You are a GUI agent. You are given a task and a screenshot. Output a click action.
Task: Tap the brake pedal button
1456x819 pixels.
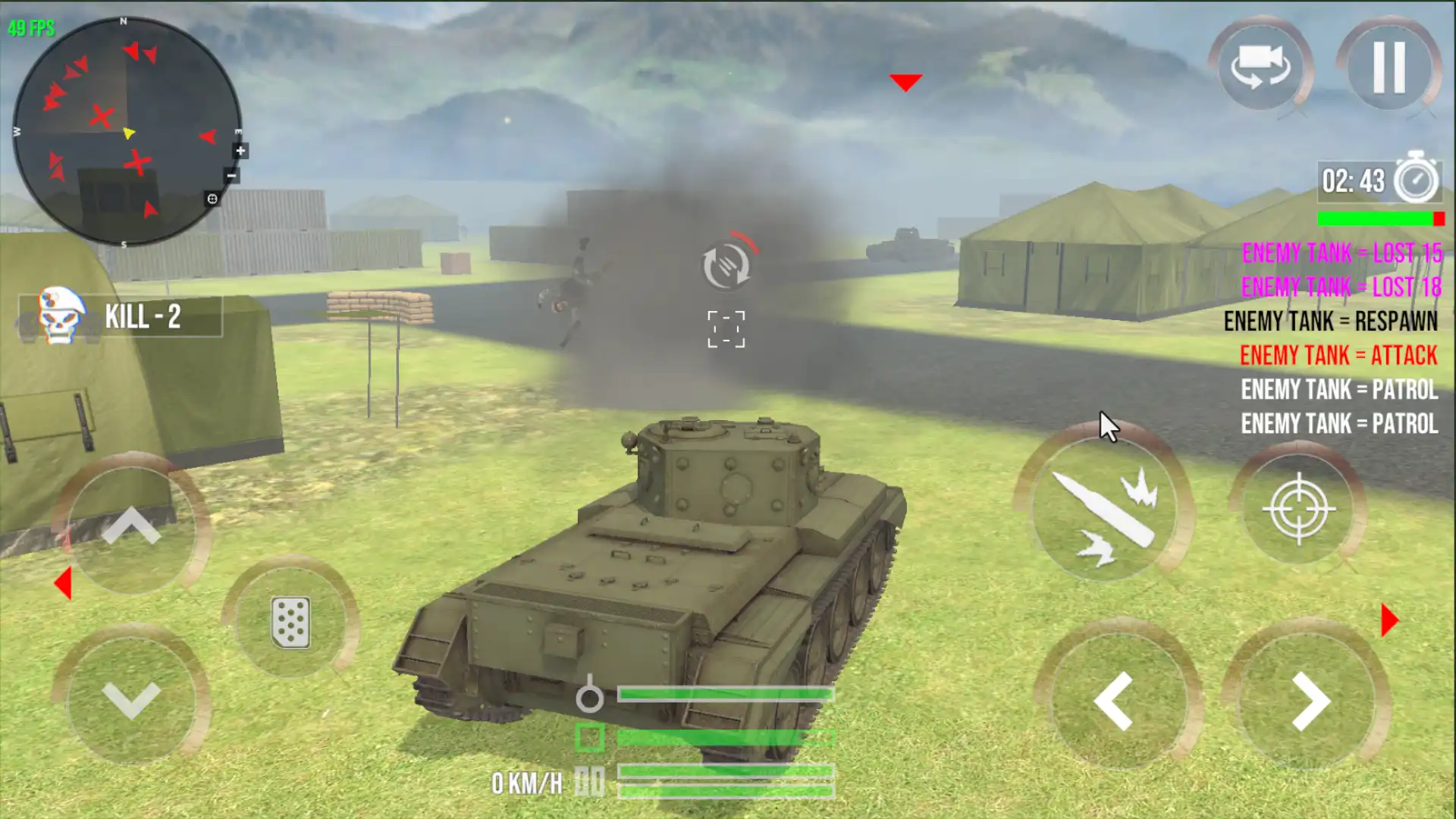pyautogui.click(x=290, y=622)
